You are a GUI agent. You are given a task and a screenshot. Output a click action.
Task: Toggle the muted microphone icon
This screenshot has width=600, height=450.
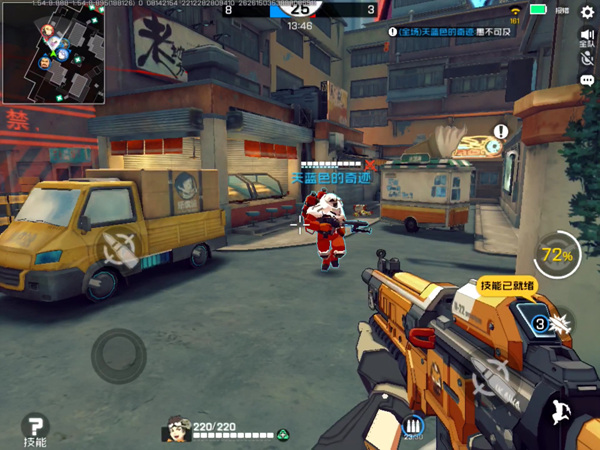[x=587, y=59]
